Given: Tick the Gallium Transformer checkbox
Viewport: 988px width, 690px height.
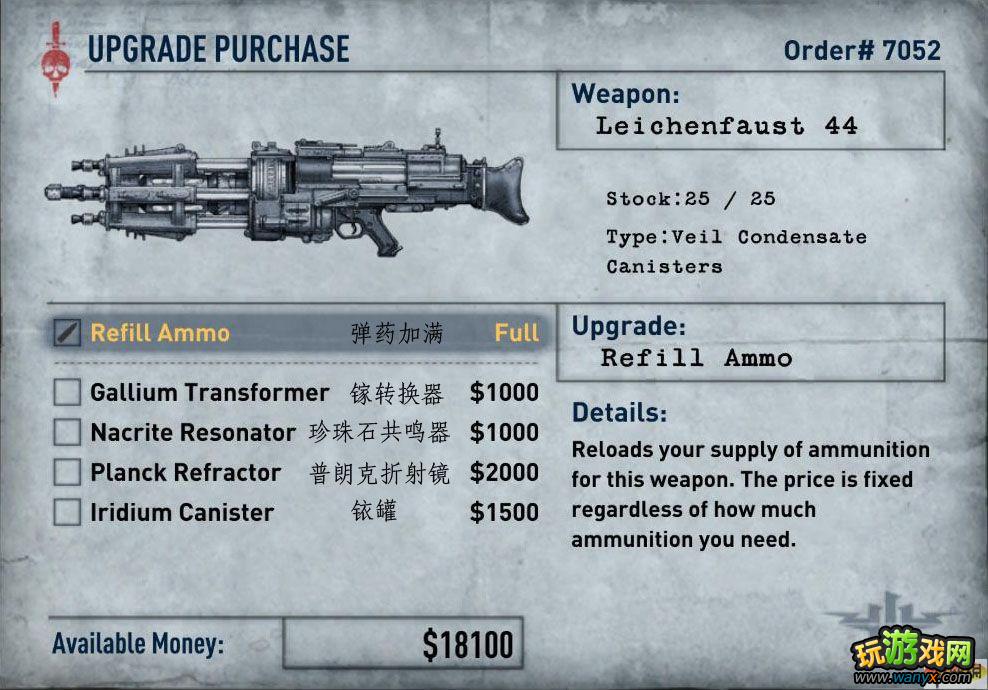Looking at the screenshot, I should pos(67,392).
